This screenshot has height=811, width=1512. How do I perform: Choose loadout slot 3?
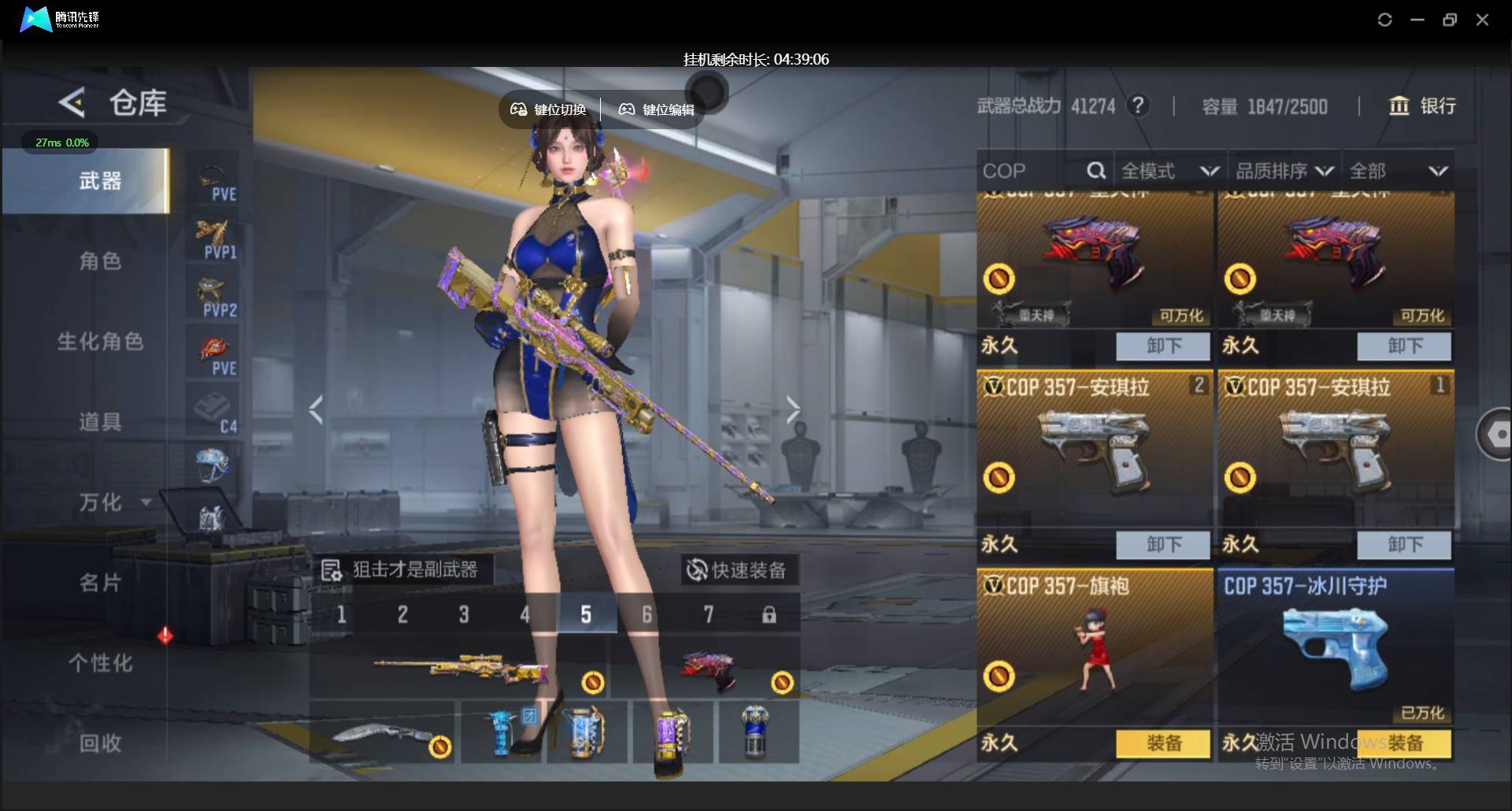pos(464,615)
